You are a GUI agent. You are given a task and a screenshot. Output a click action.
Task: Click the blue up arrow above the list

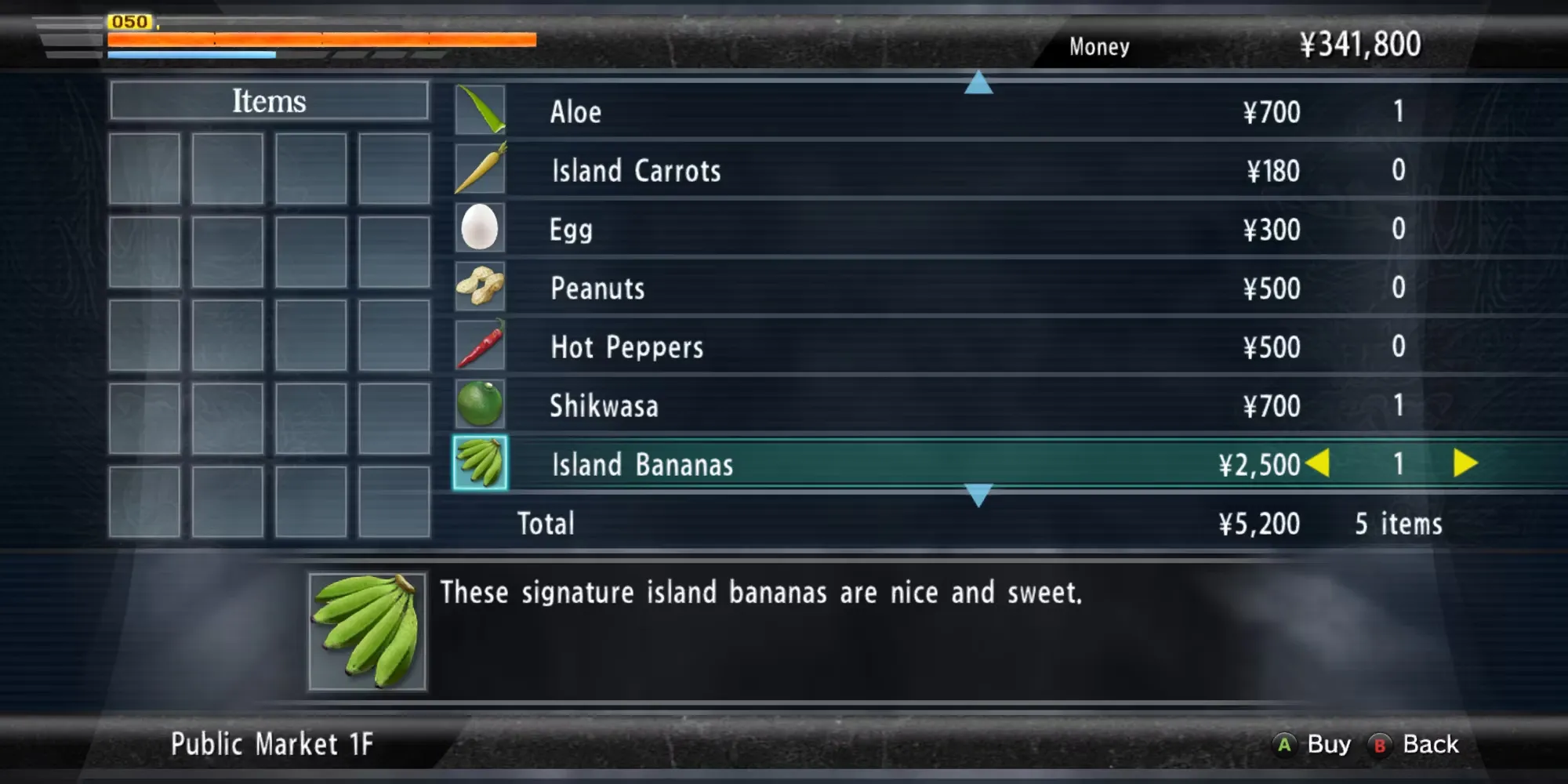978,83
